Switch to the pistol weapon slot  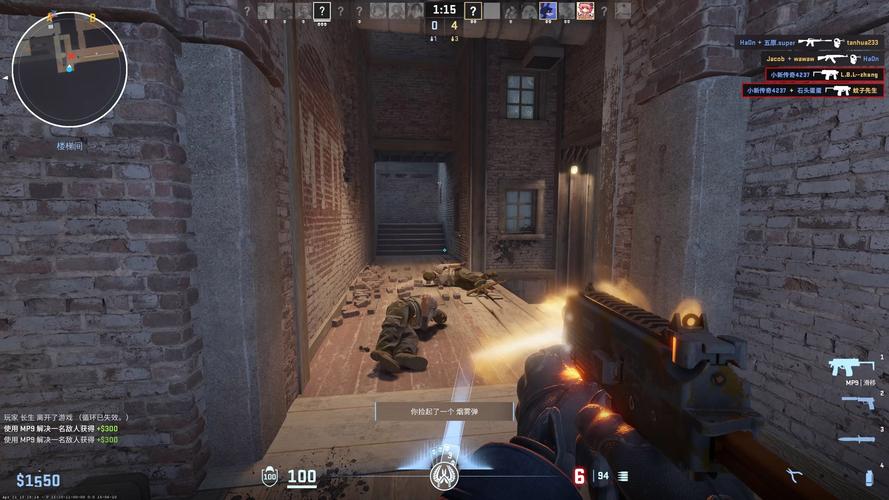click(x=857, y=402)
